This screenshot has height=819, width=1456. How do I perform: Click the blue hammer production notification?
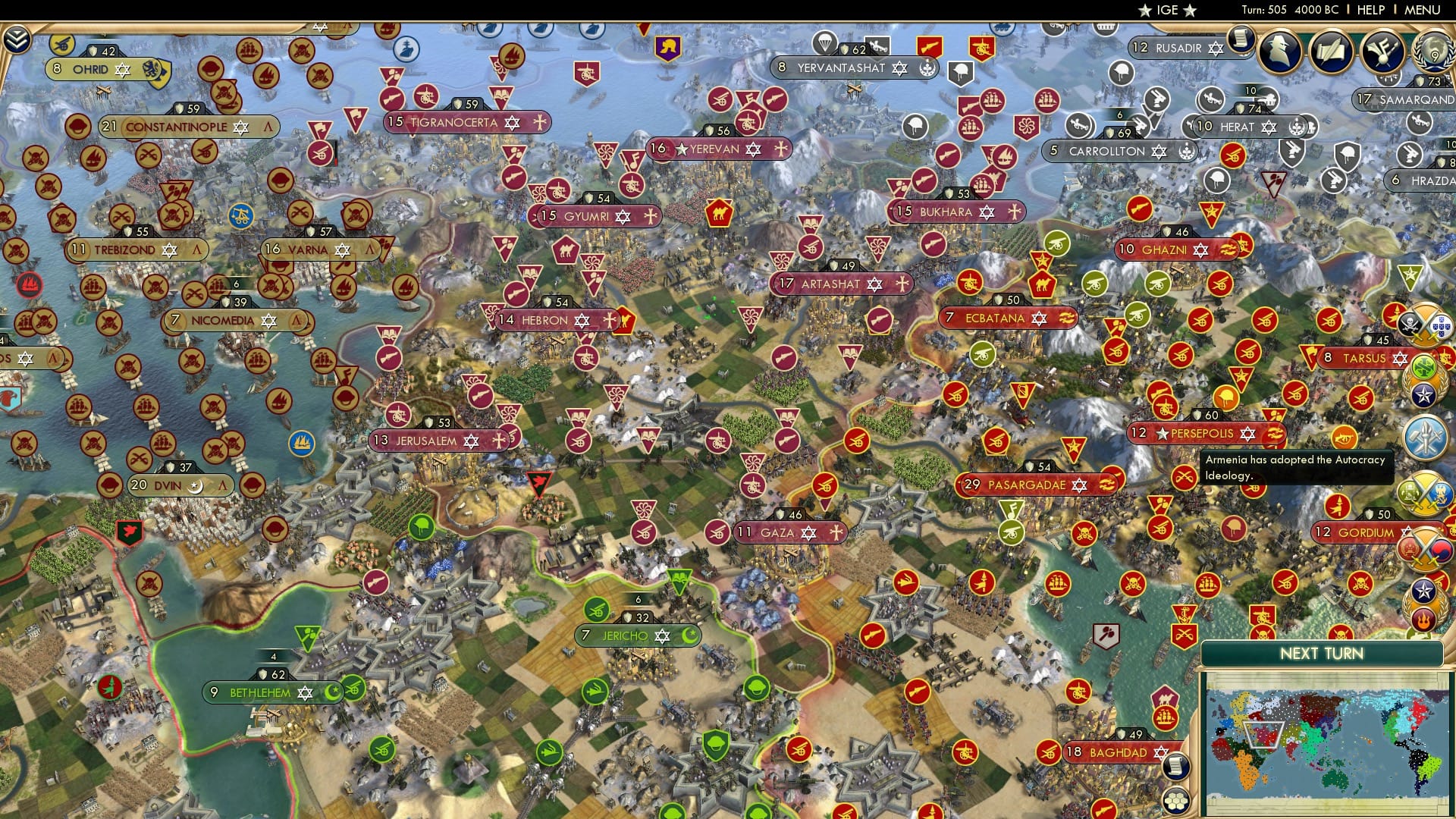[1426, 438]
